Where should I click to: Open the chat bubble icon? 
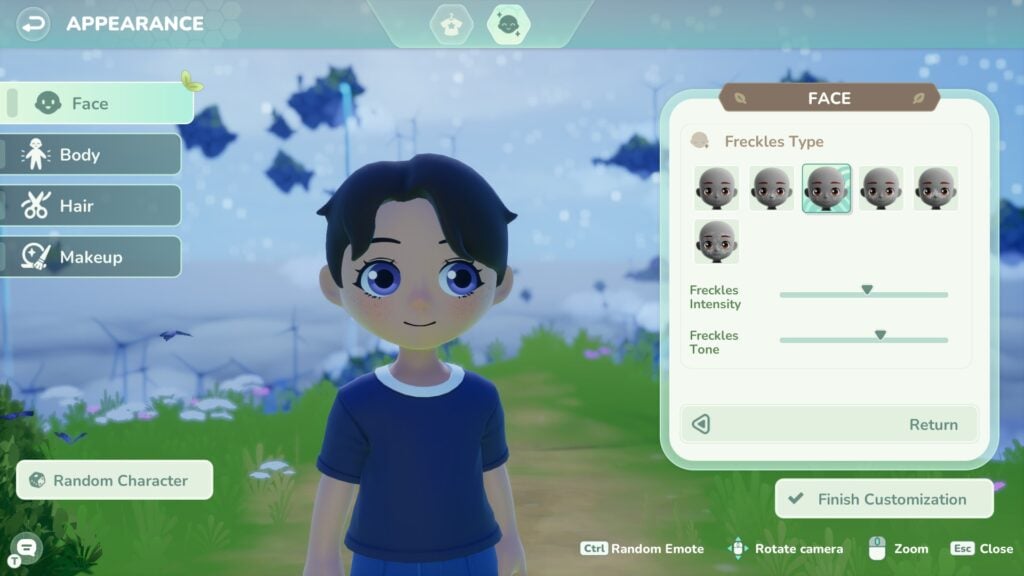(27, 546)
